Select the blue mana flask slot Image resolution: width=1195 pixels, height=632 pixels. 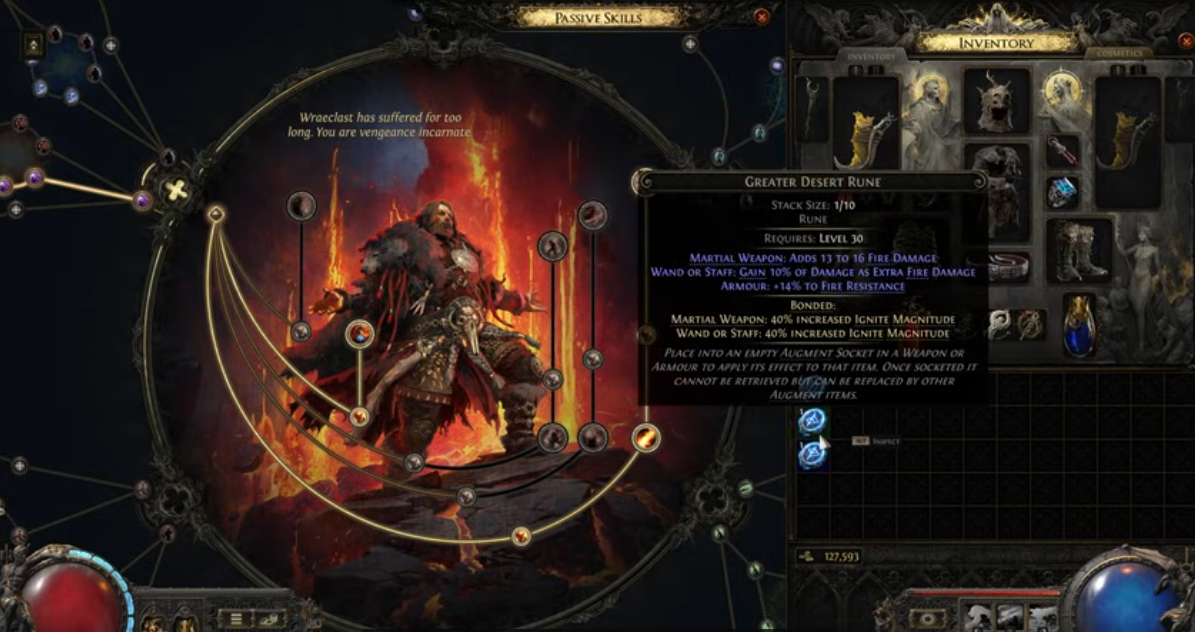(x=1079, y=323)
